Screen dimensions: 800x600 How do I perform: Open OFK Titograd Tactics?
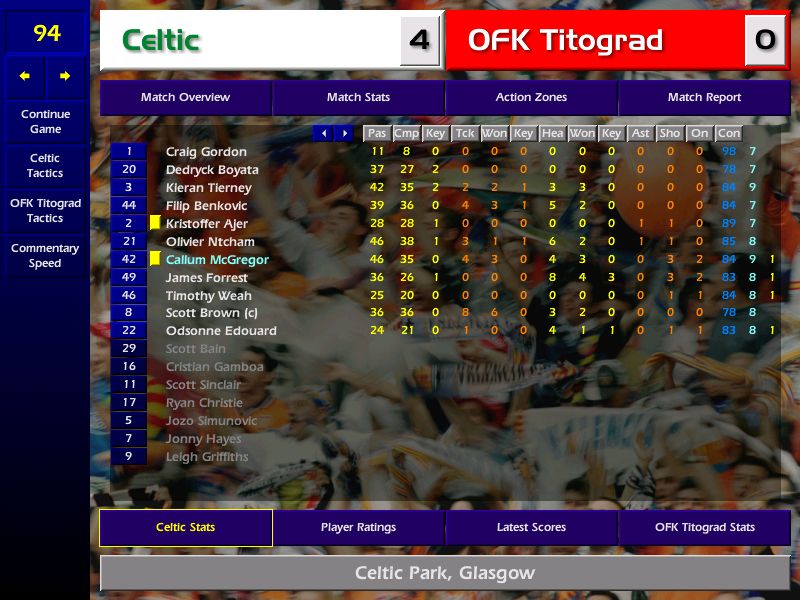click(45, 210)
